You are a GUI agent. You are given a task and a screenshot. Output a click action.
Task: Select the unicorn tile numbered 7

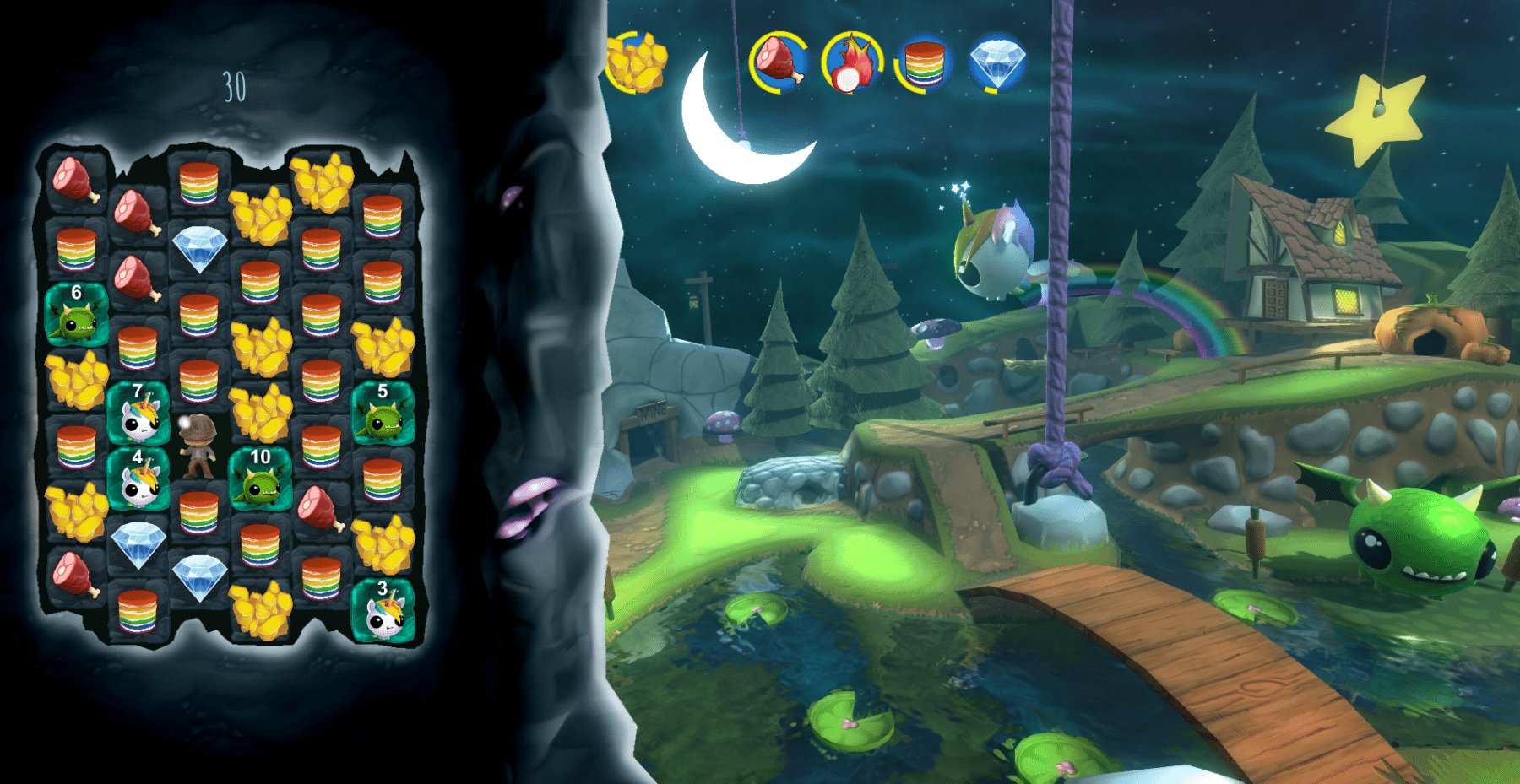138,413
